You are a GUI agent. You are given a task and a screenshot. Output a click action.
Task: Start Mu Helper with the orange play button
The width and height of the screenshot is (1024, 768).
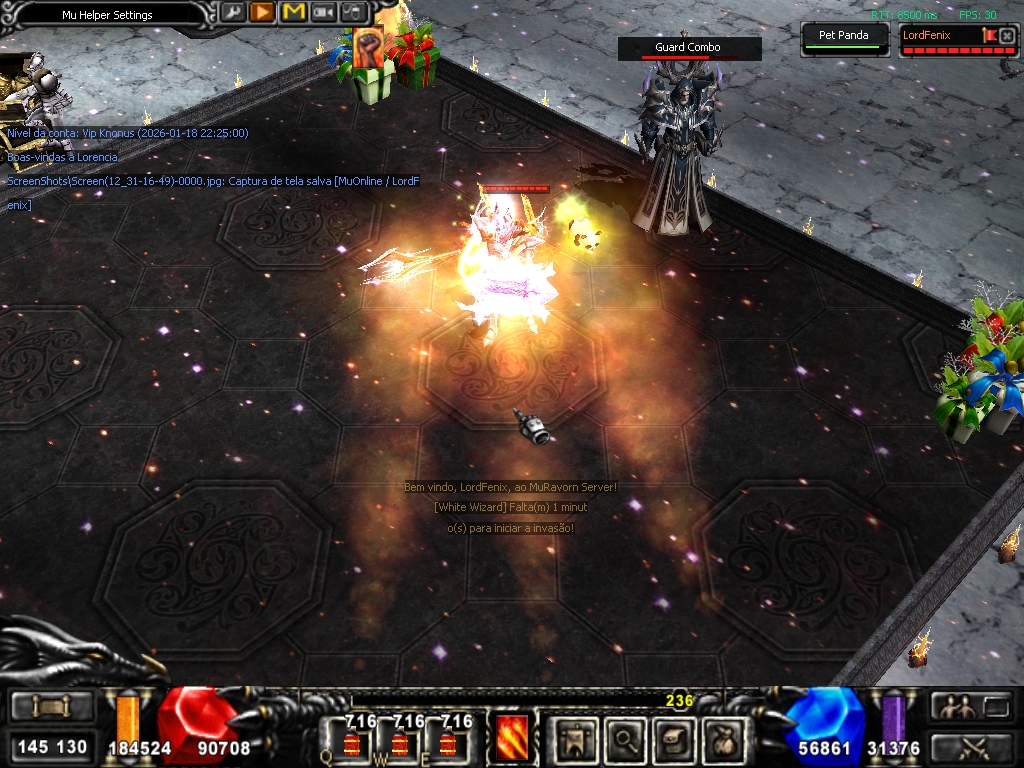[262, 12]
